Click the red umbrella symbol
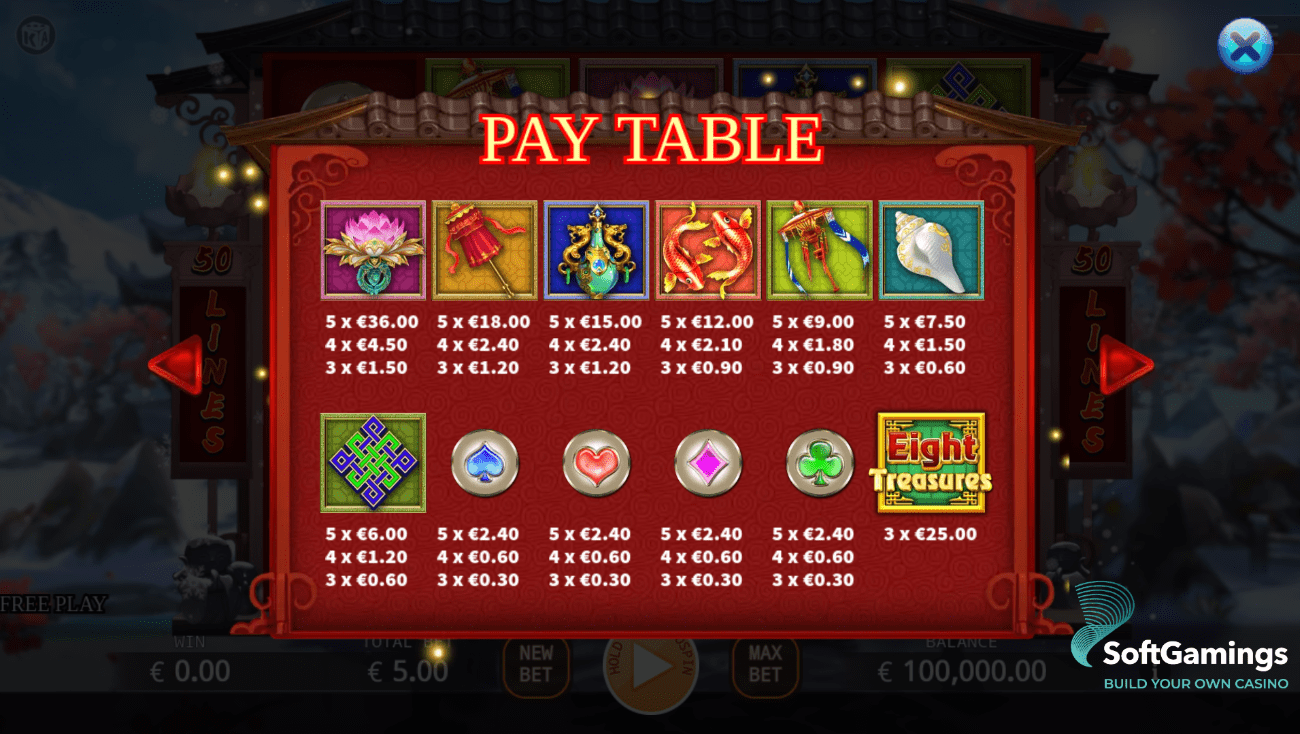The height and width of the screenshot is (734, 1300). click(484, 250)
